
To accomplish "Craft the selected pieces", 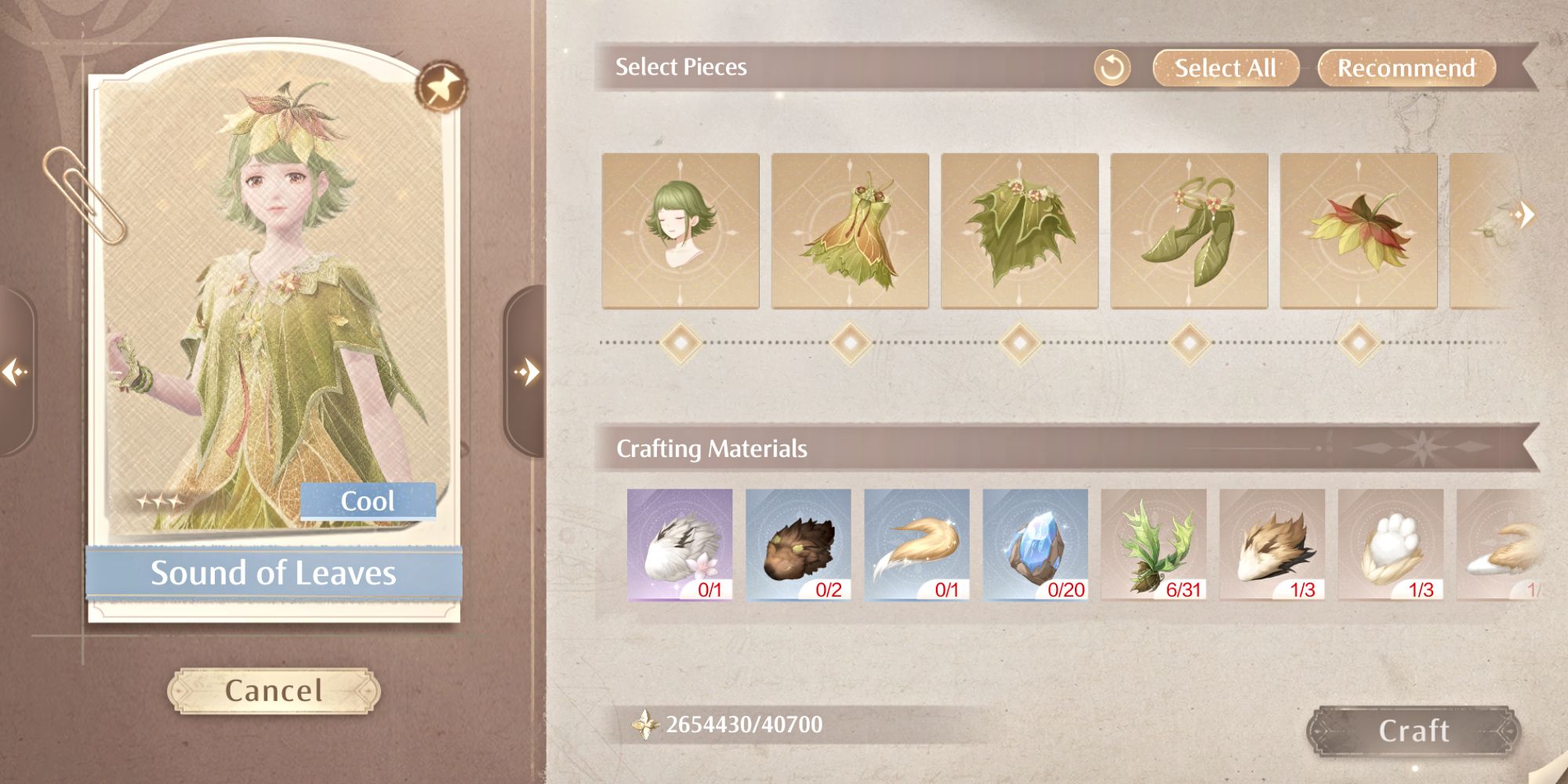I will click(x=1413, y=731).
